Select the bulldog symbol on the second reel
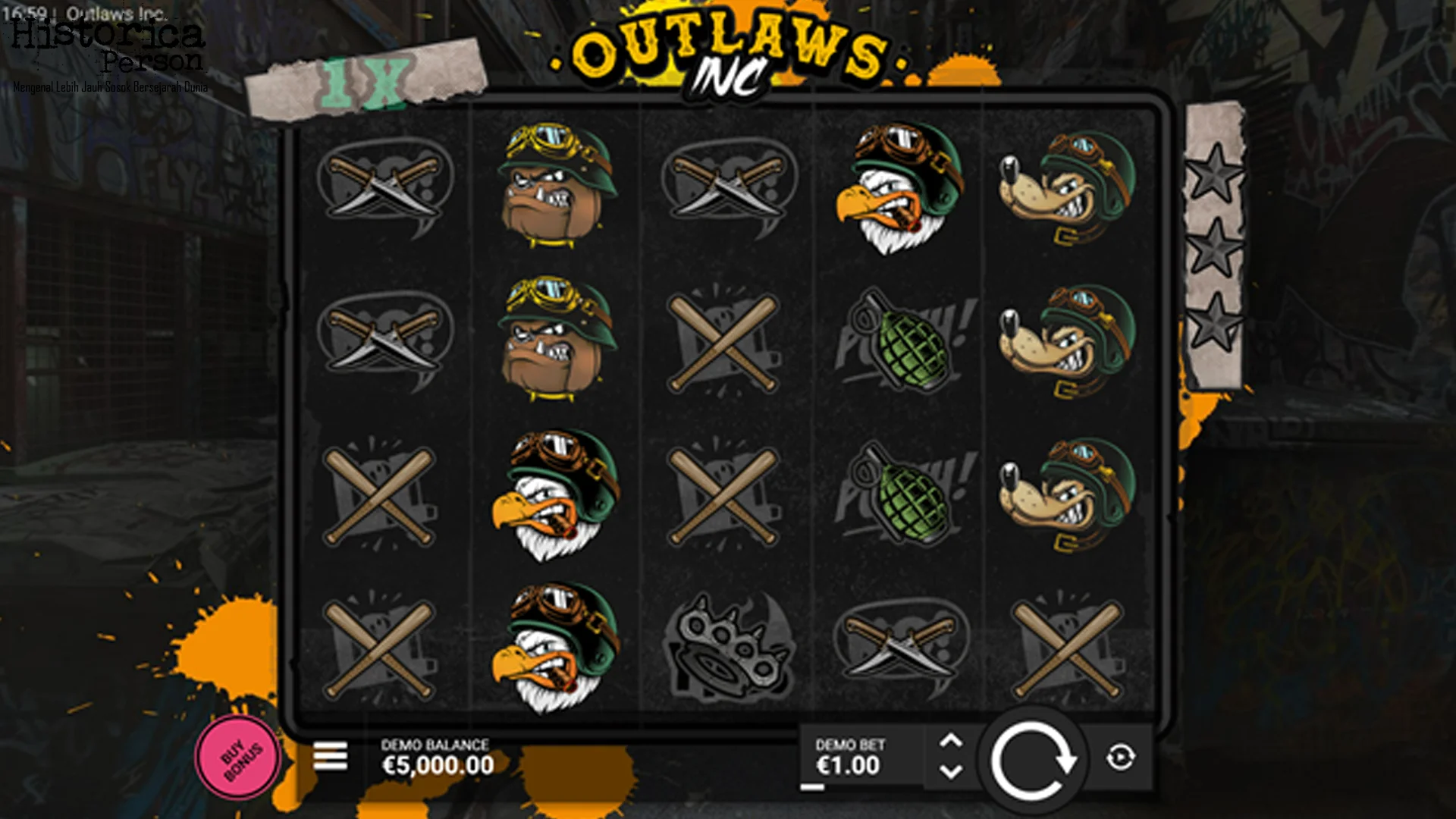 coord(550,190)
